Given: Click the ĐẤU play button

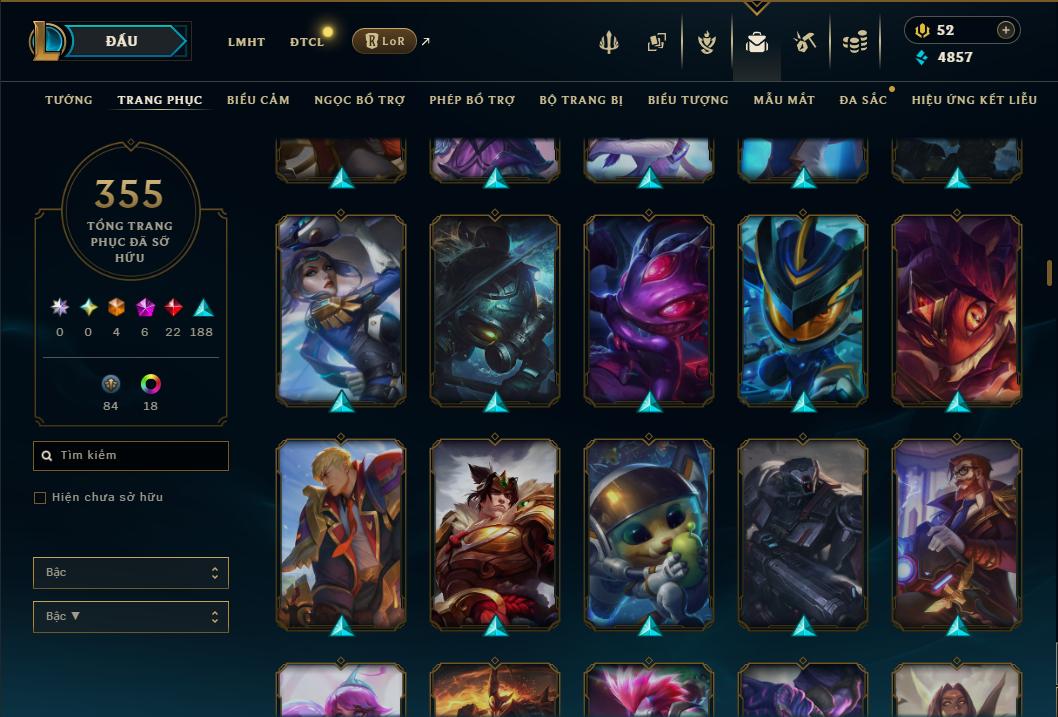Looking at the screenshot, I should tap(121, 41).
